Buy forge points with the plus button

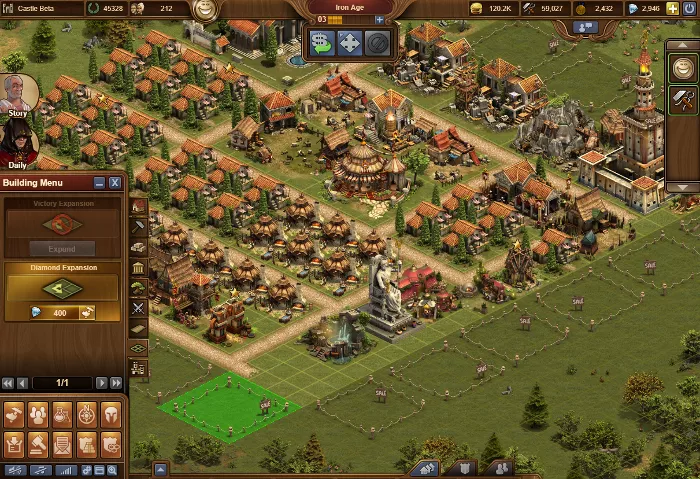click(x=379, y=19)
